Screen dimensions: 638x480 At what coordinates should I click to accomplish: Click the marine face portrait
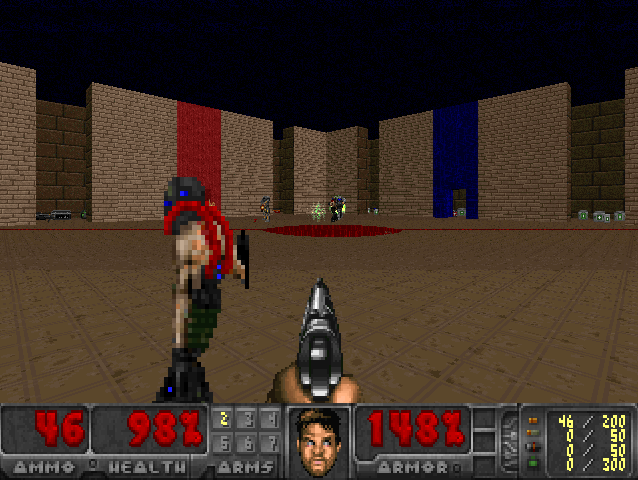coord(319,441)
